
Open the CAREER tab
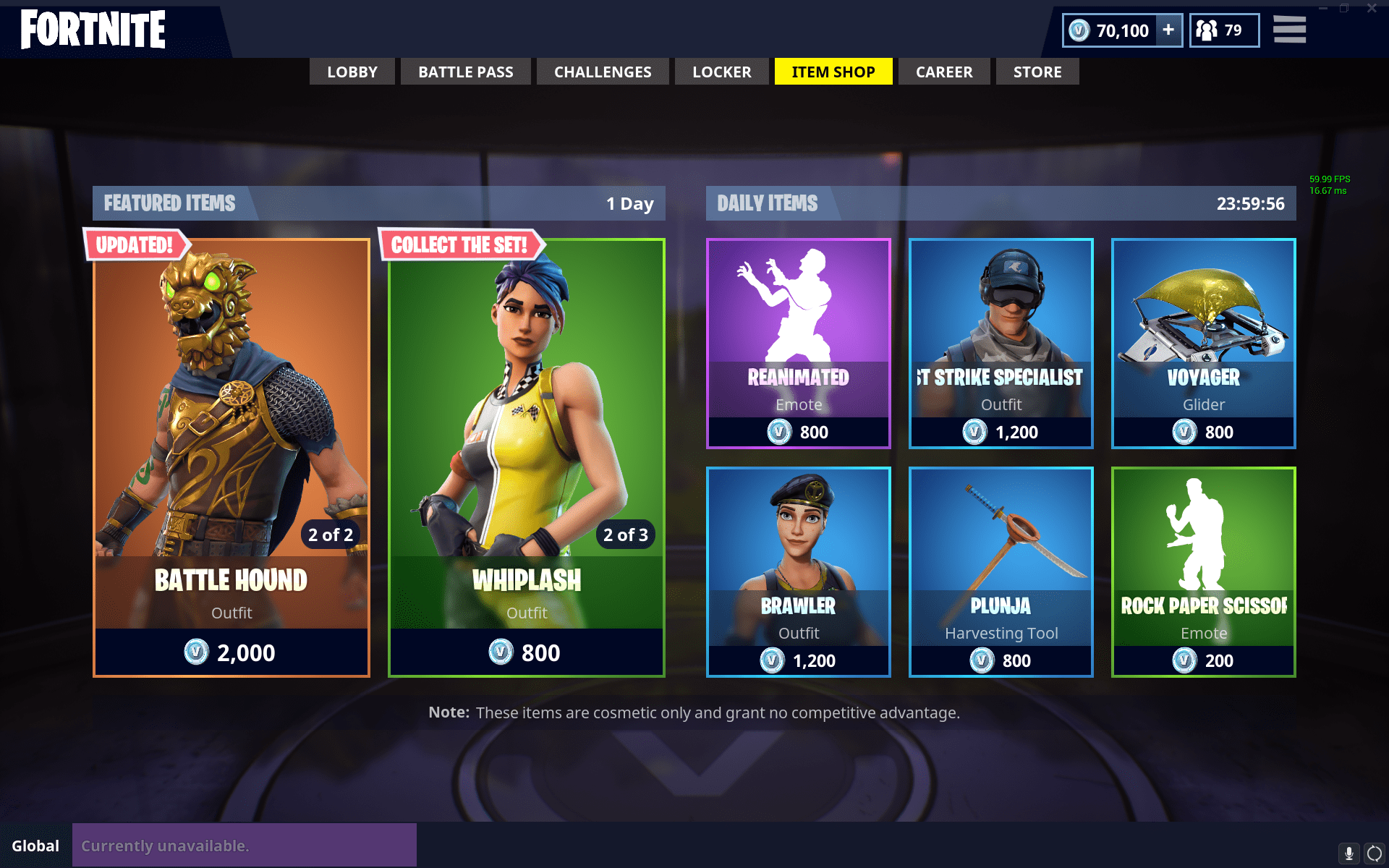[944, 72]
